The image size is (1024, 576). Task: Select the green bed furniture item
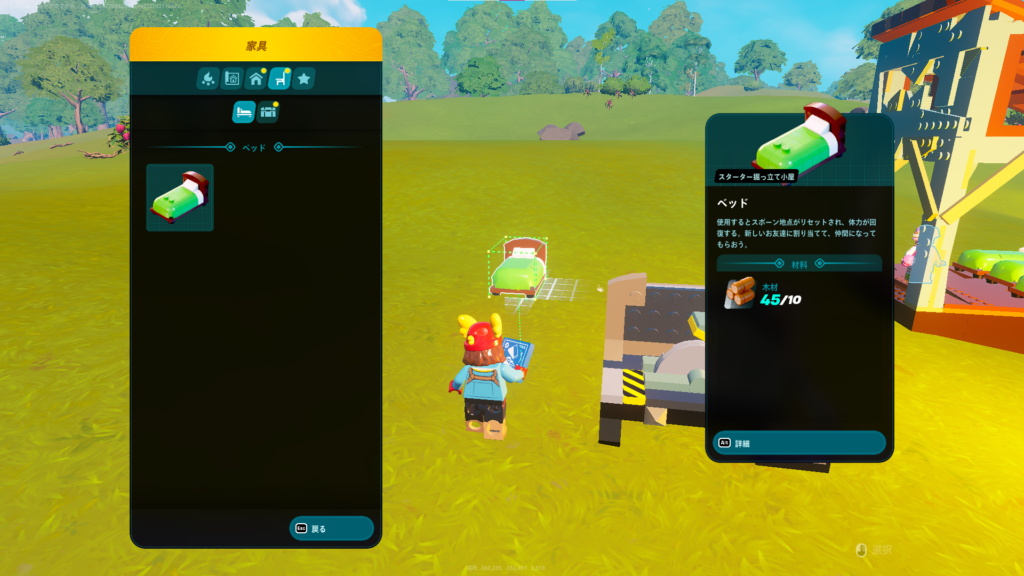click(180, 198)
